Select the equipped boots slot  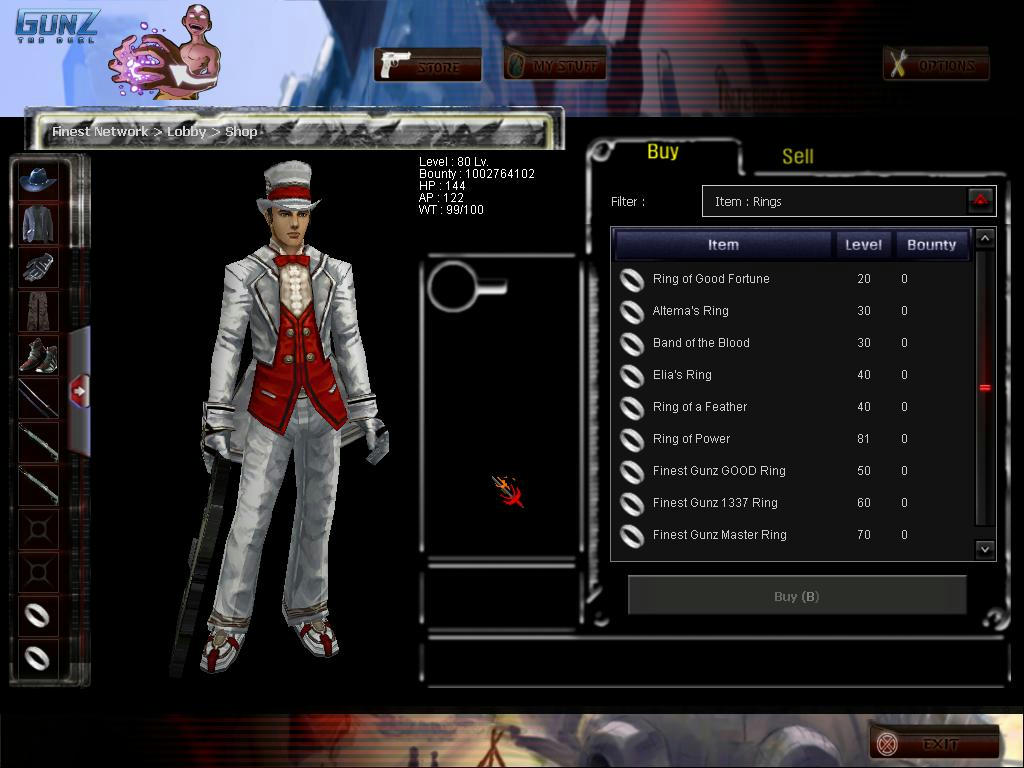coord(38,355)
